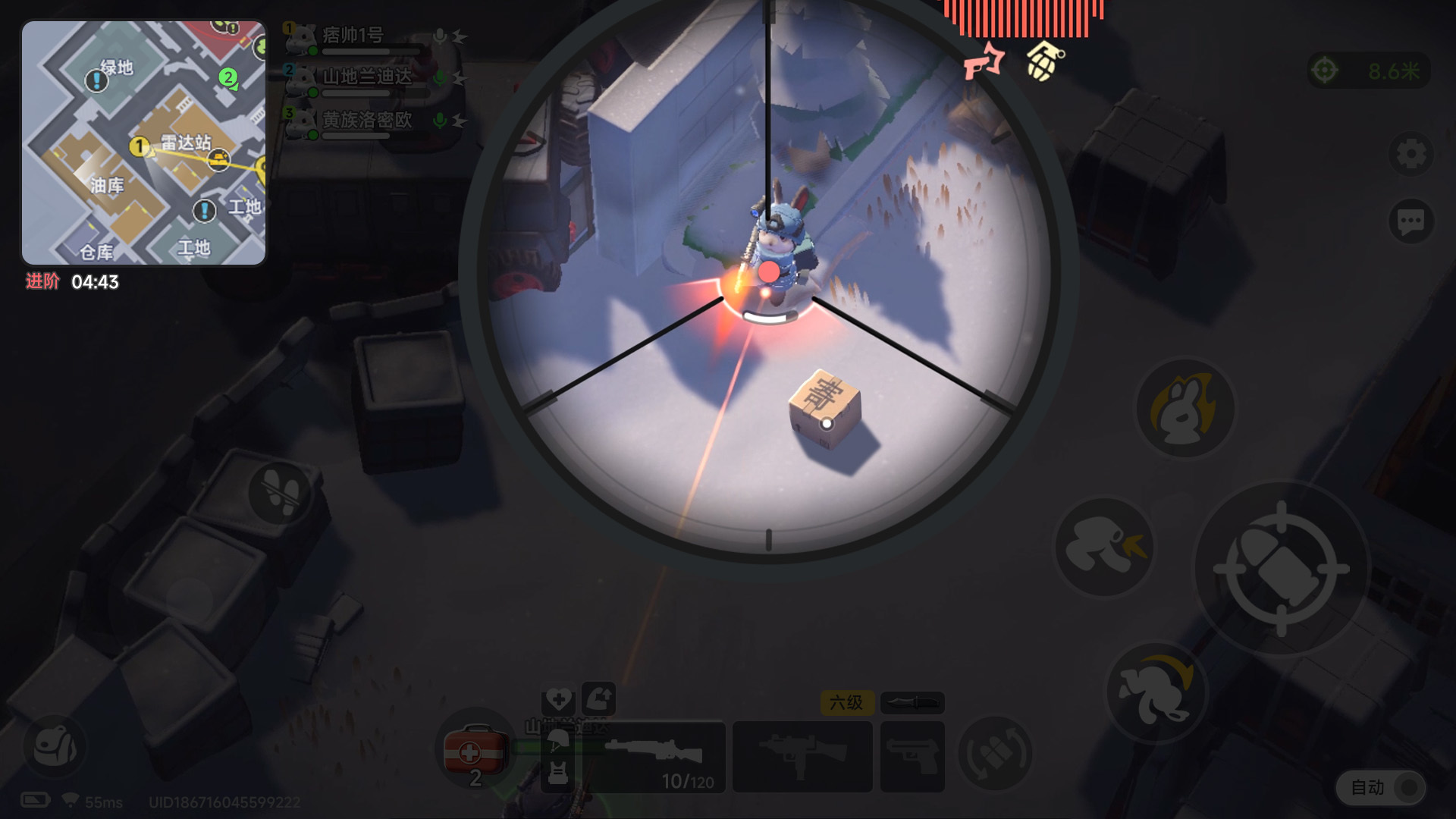Reload with the circular ammo button

pyautogui.click(x=995, y=754)
